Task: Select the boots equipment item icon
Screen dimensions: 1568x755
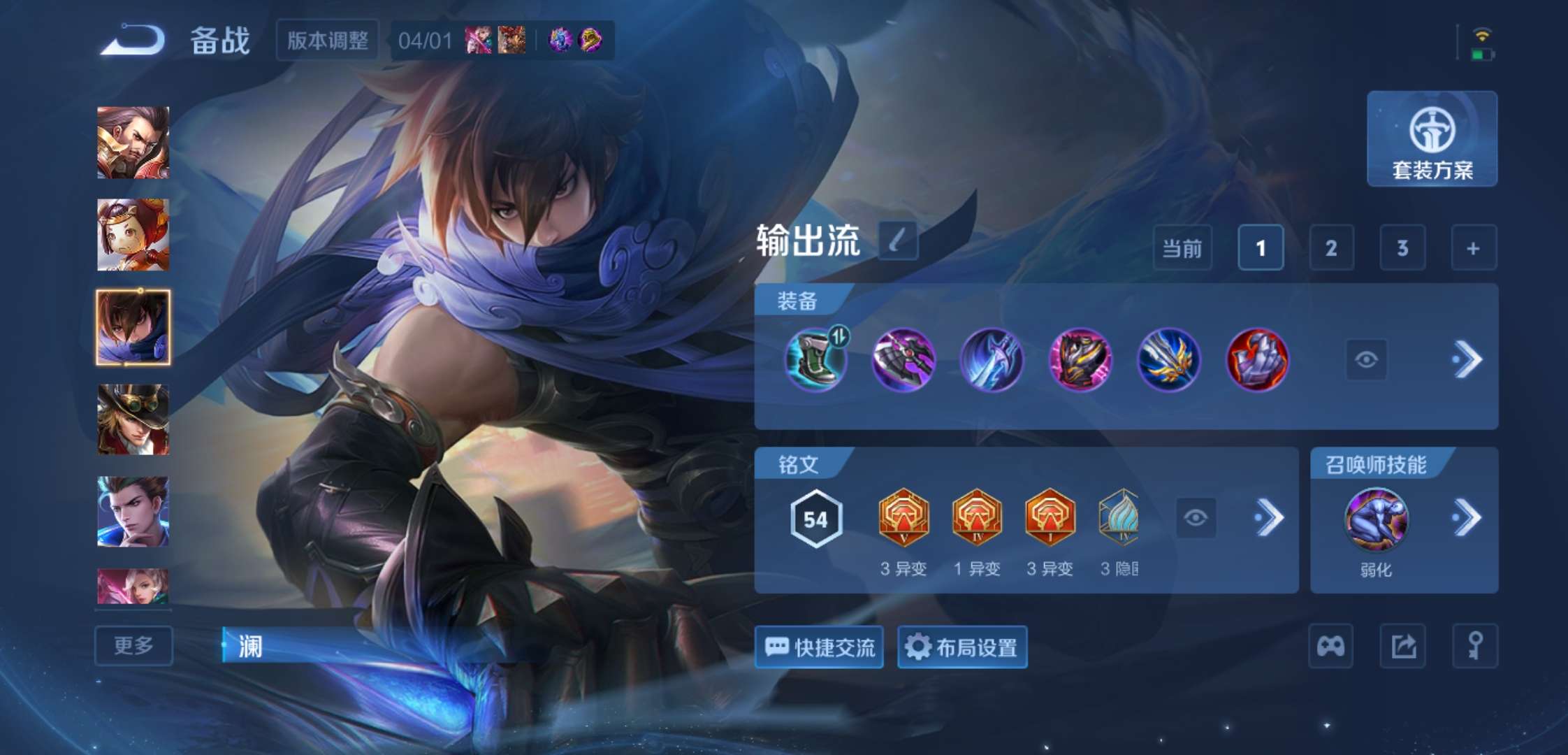Action: click(x=815, y=361)
